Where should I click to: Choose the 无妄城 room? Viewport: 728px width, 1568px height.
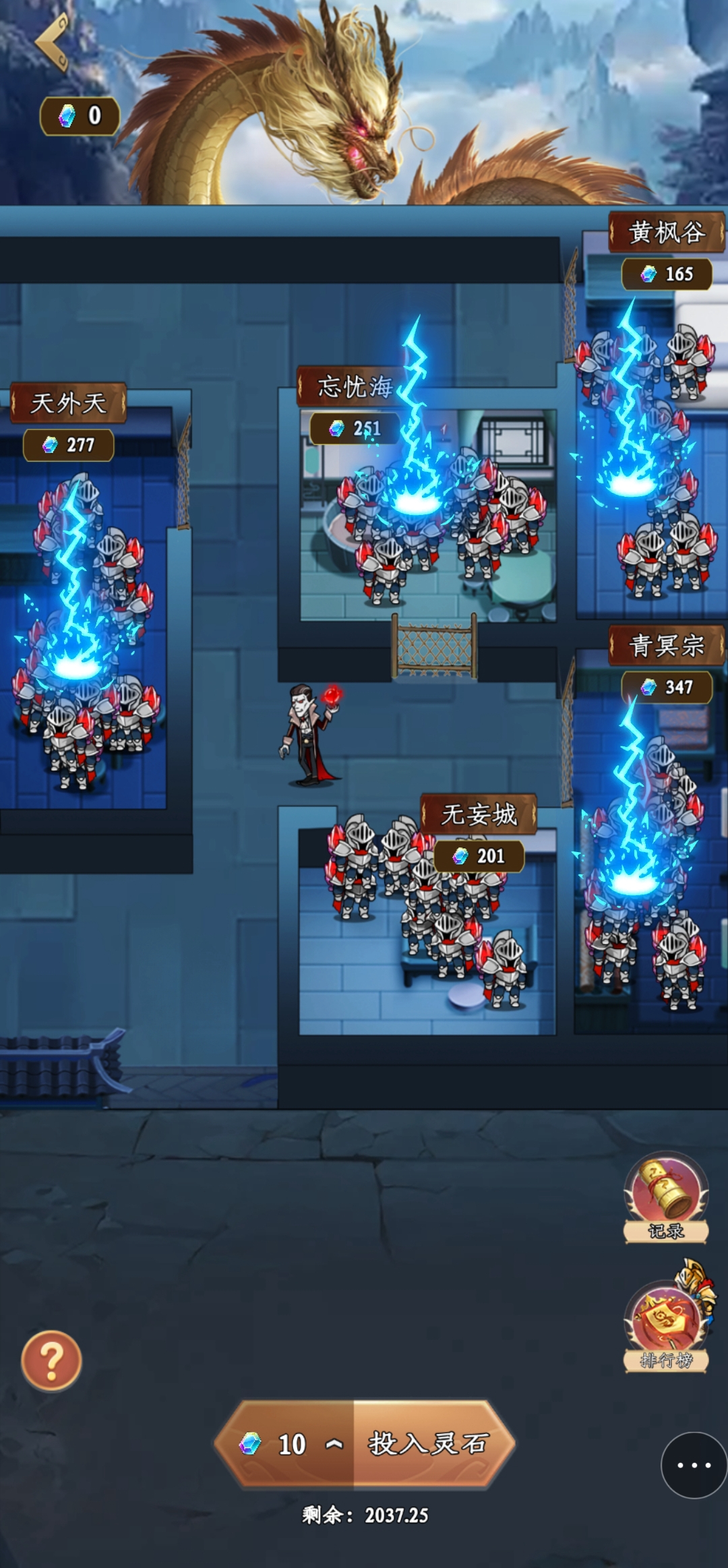tap(428, 937)
